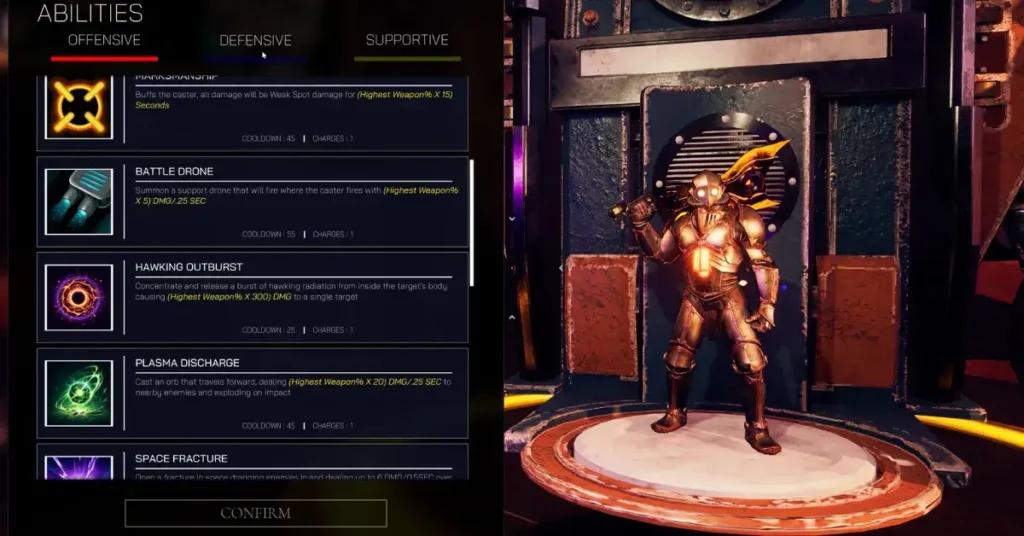
Task: Select the Hawking Outburst ability
Action: 252,297
